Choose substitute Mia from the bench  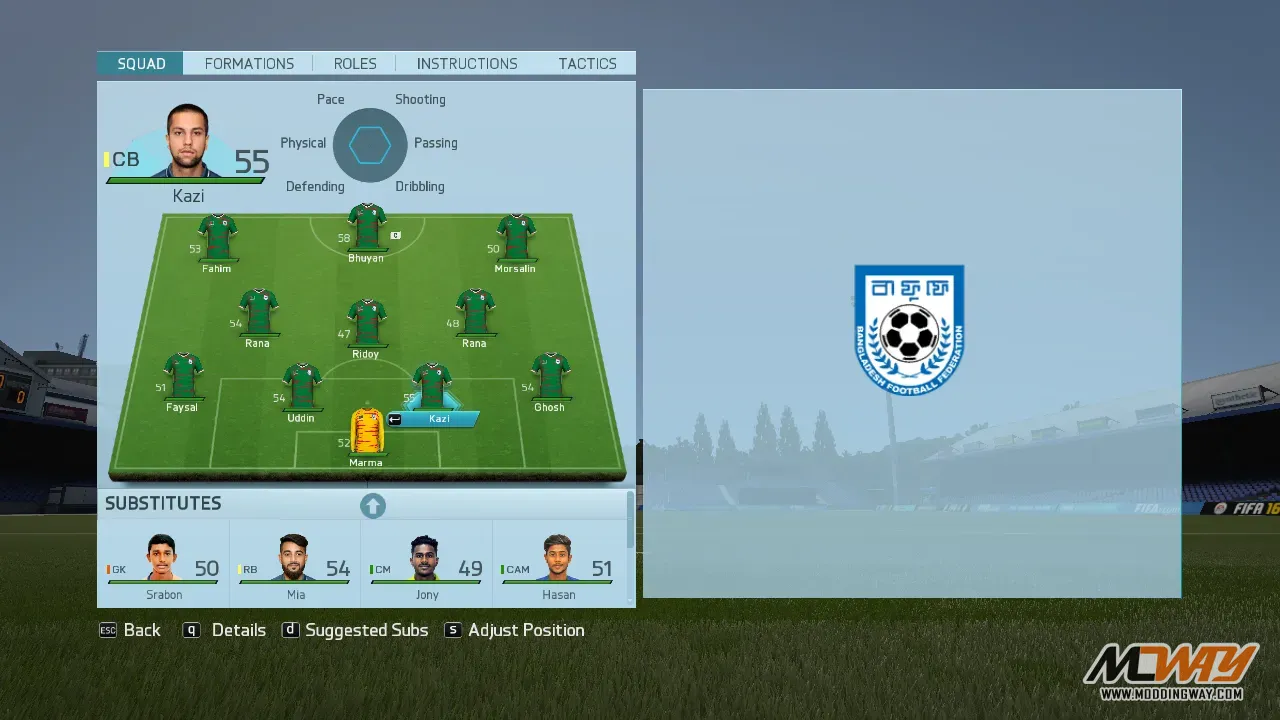295,564
